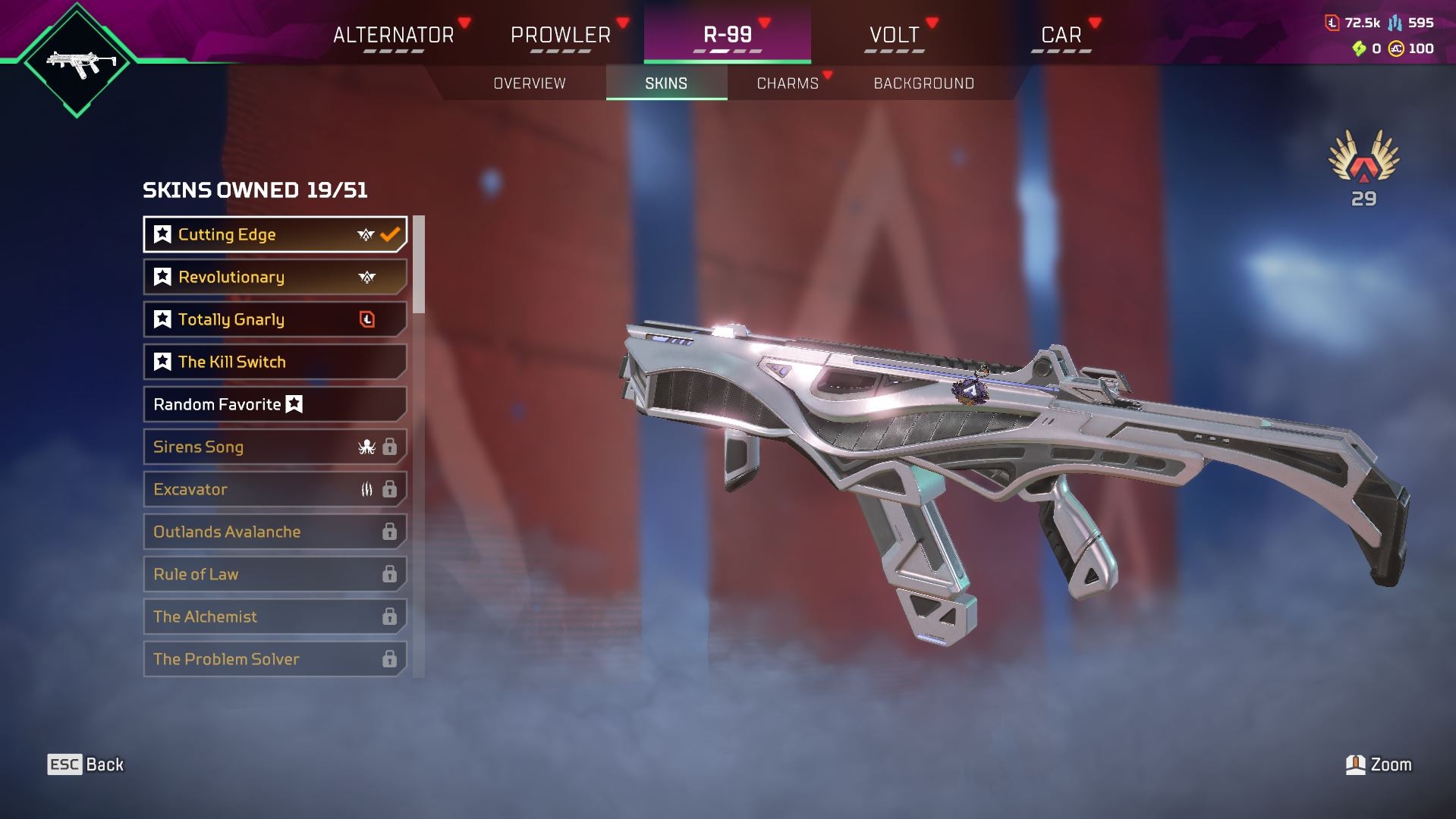Choose The Kill Switch skin
This screenshot has width=1456, height=819.
pyautogui.click(x=275, y=362)
